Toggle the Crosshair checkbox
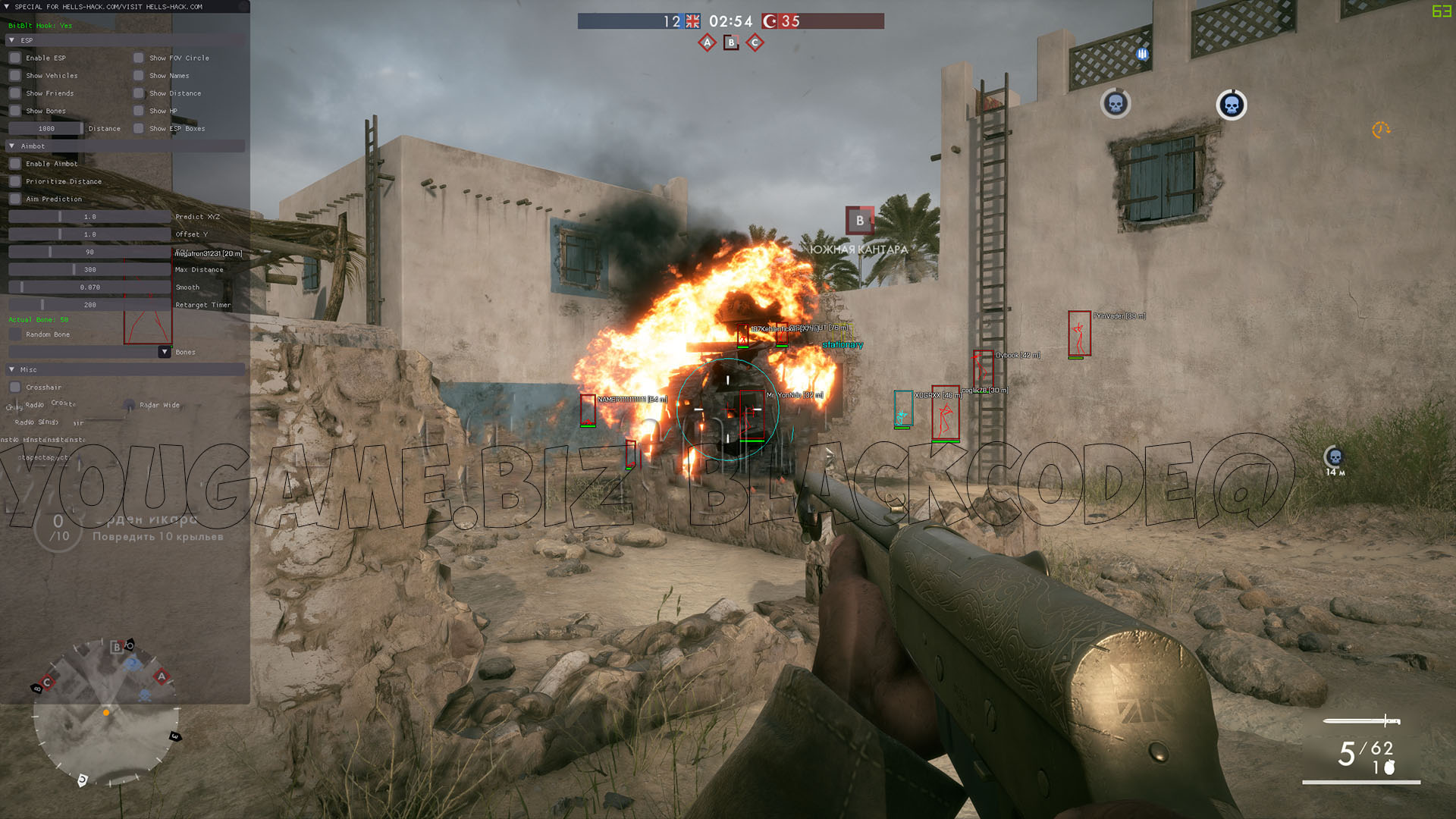Screen dimensions: 1456x819 15,388
